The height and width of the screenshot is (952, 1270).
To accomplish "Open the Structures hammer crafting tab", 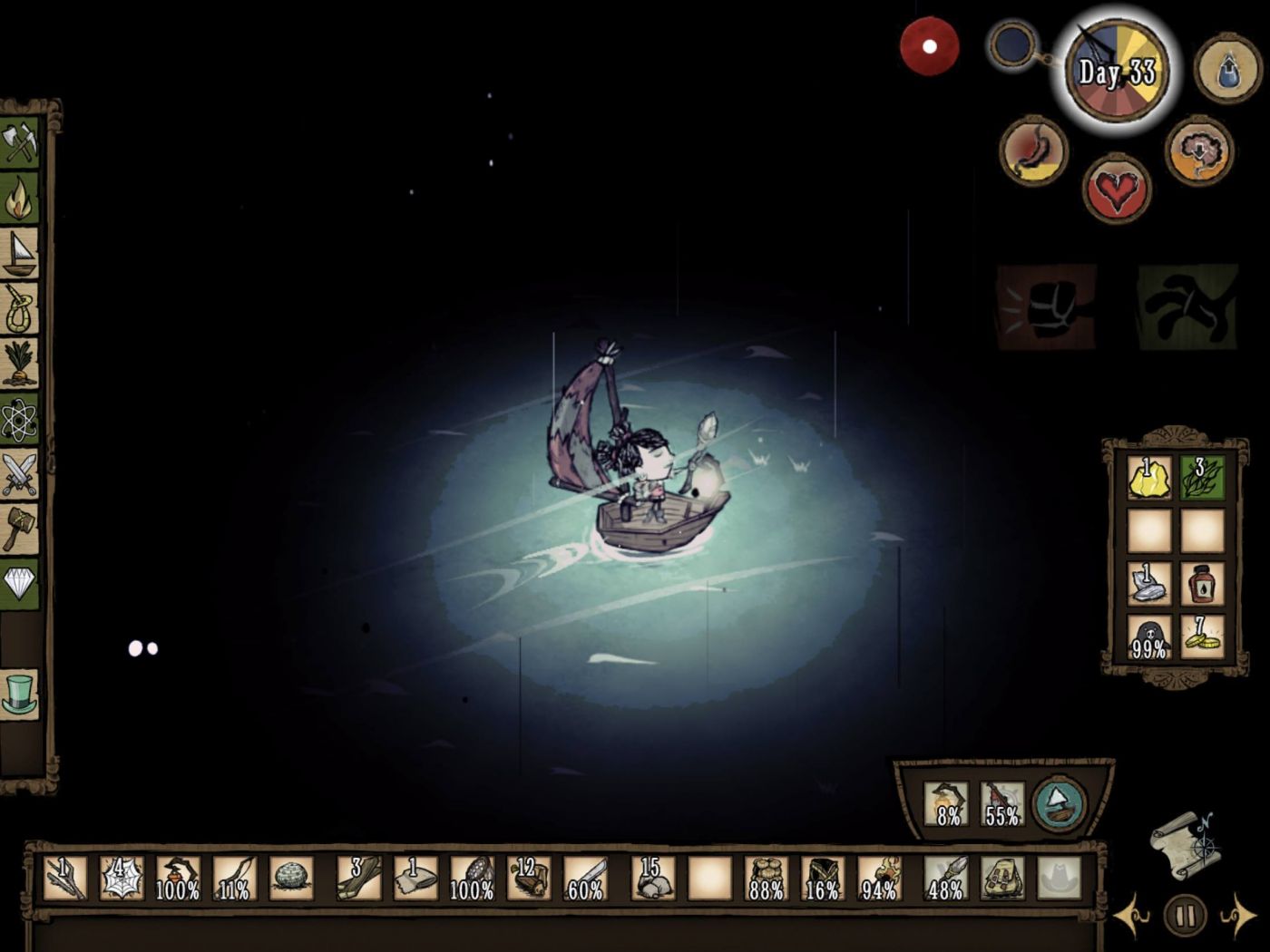I will pos(19,528).
